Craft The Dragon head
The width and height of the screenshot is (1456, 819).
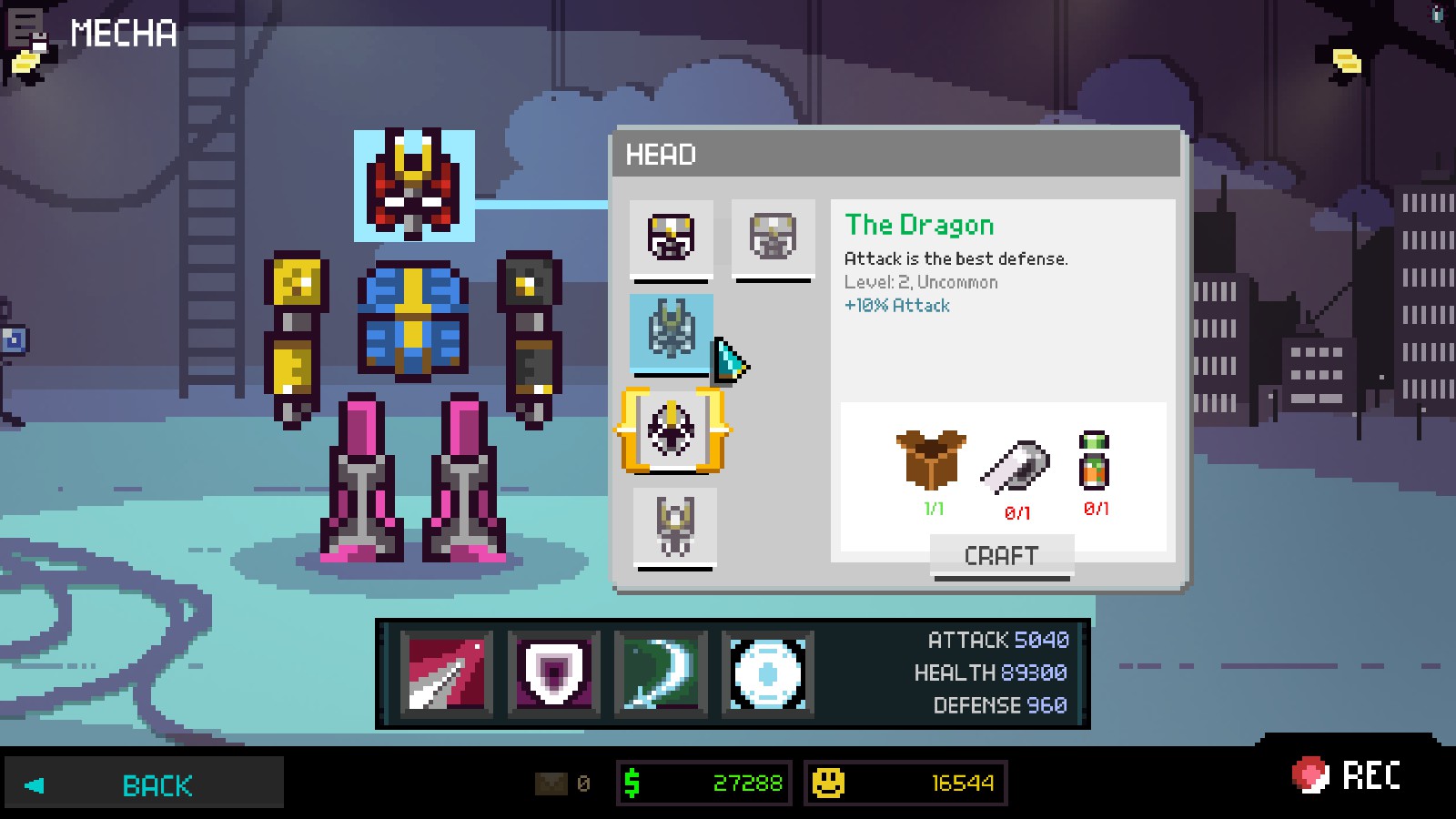(x=1001, y=555)
